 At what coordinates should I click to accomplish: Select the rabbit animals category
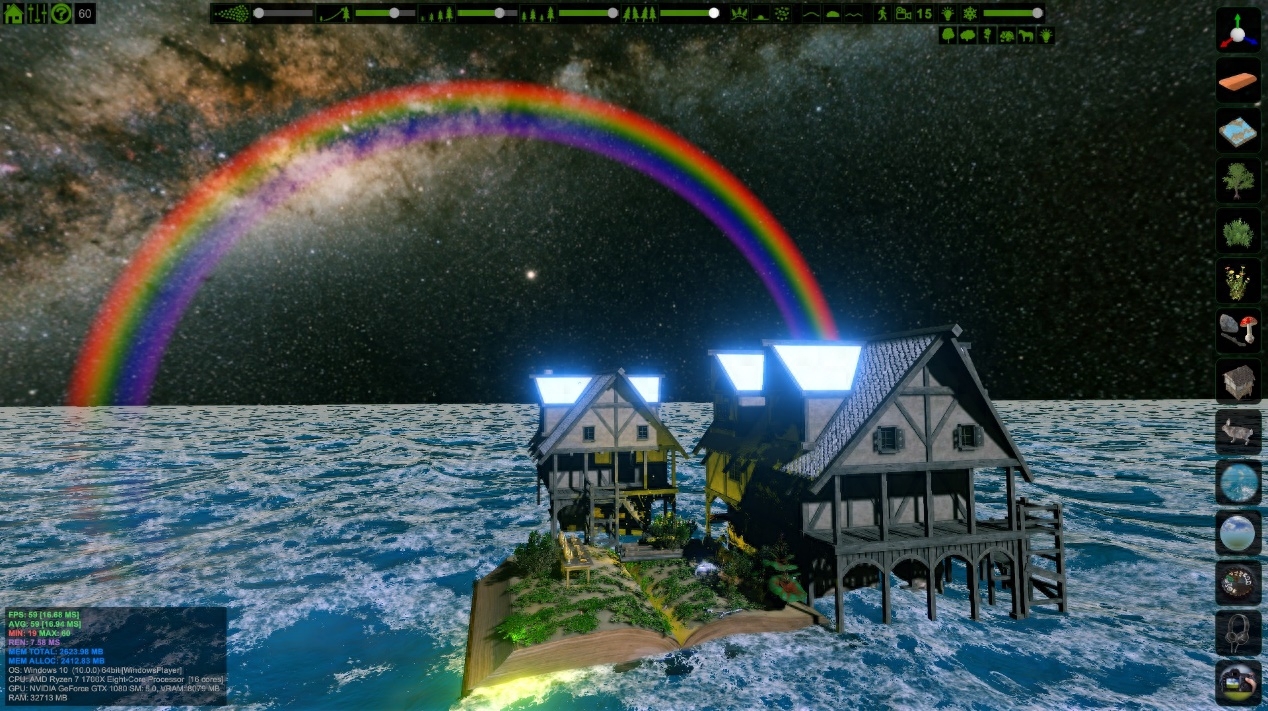(x=1238, y=432)
